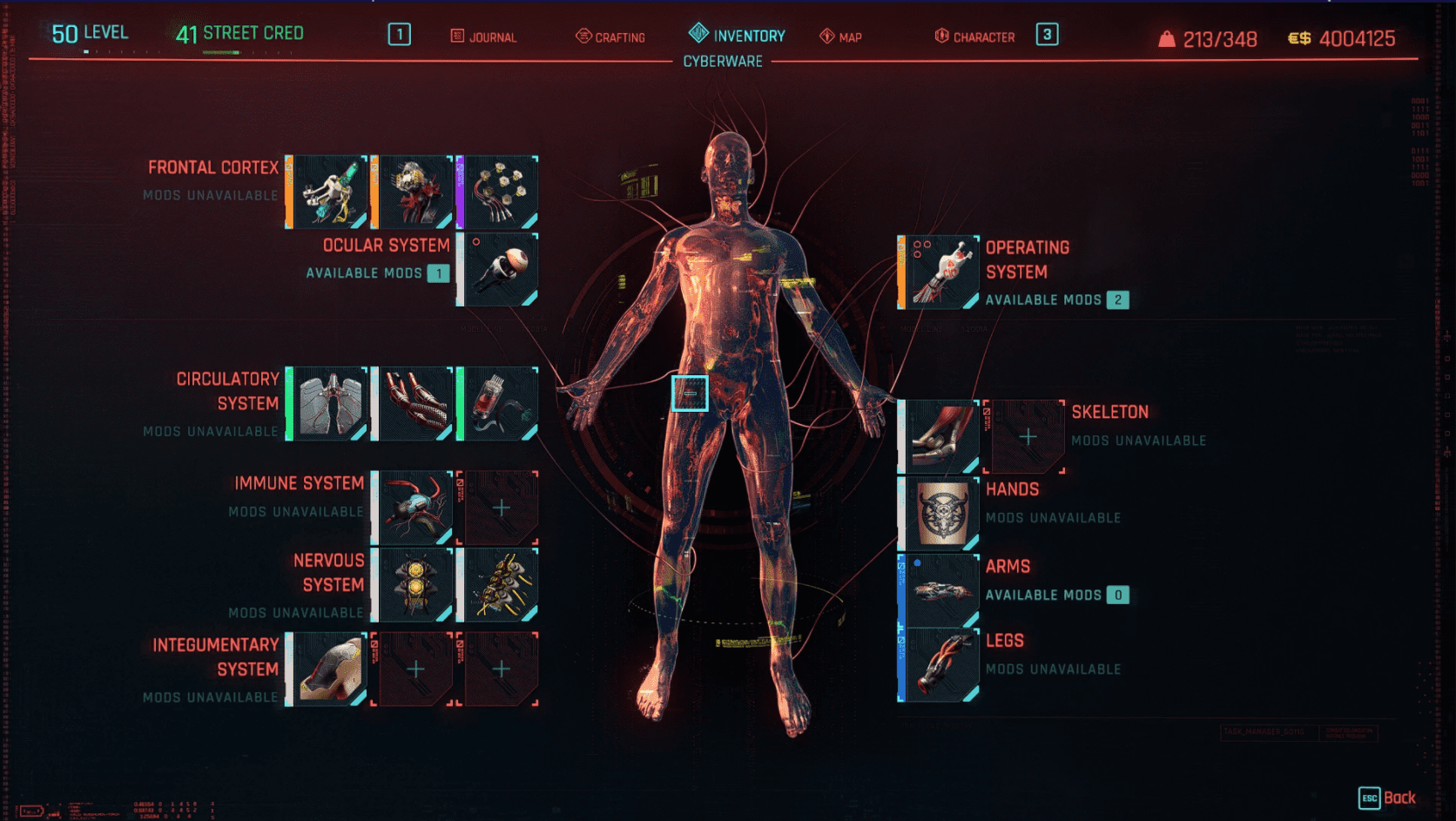Click the Street Cred progress bar

tap(222, 50)
